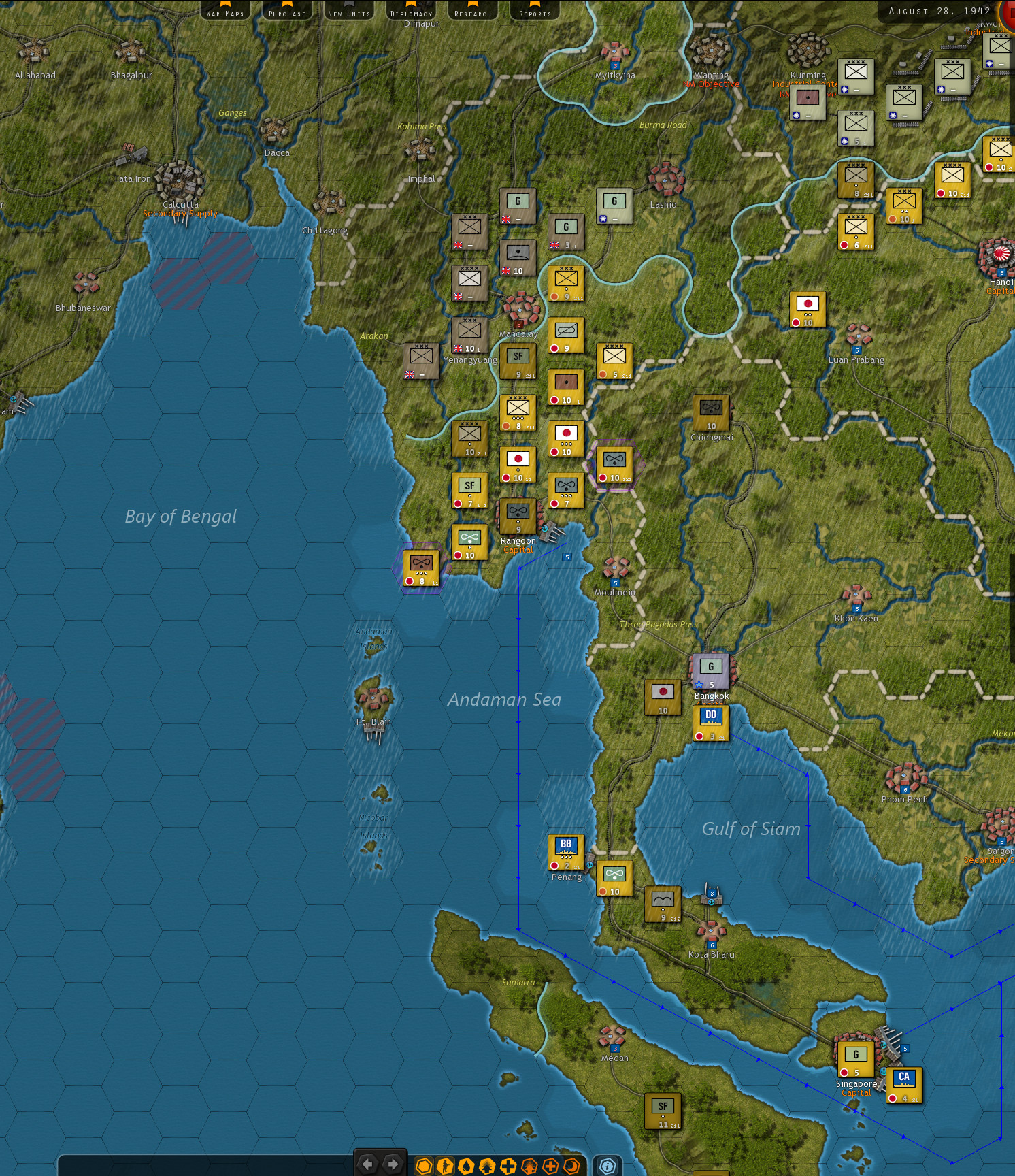Screen dimensions: 1015x1176
Task: Select the garrison unit at Singapore
Action: coord(856,1060)
